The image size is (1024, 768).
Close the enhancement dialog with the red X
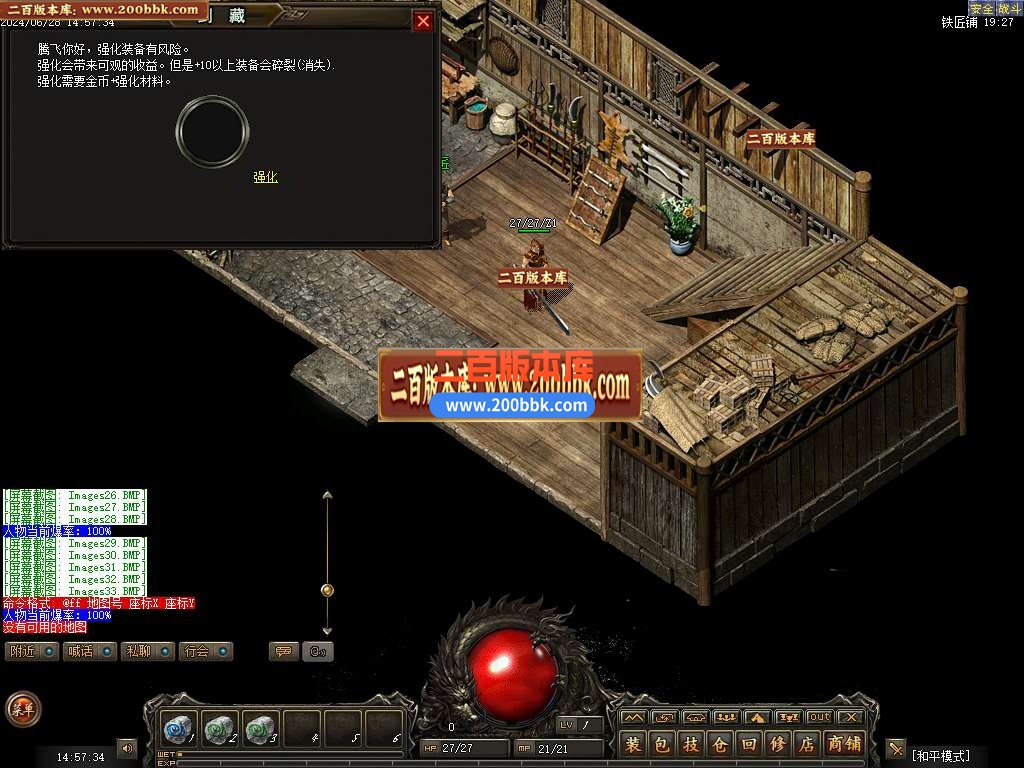(424, 21)
